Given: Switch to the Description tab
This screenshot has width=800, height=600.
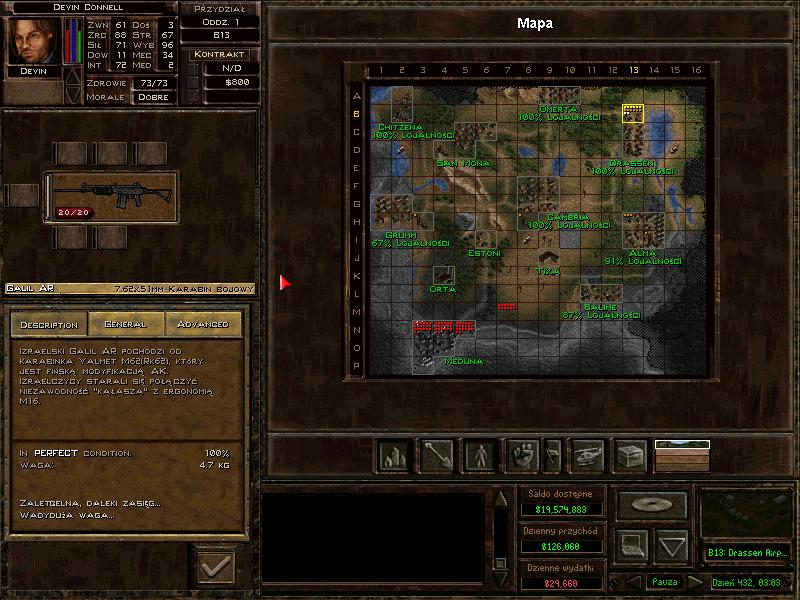Looking at the screenshot, I should tap(49, 324).
